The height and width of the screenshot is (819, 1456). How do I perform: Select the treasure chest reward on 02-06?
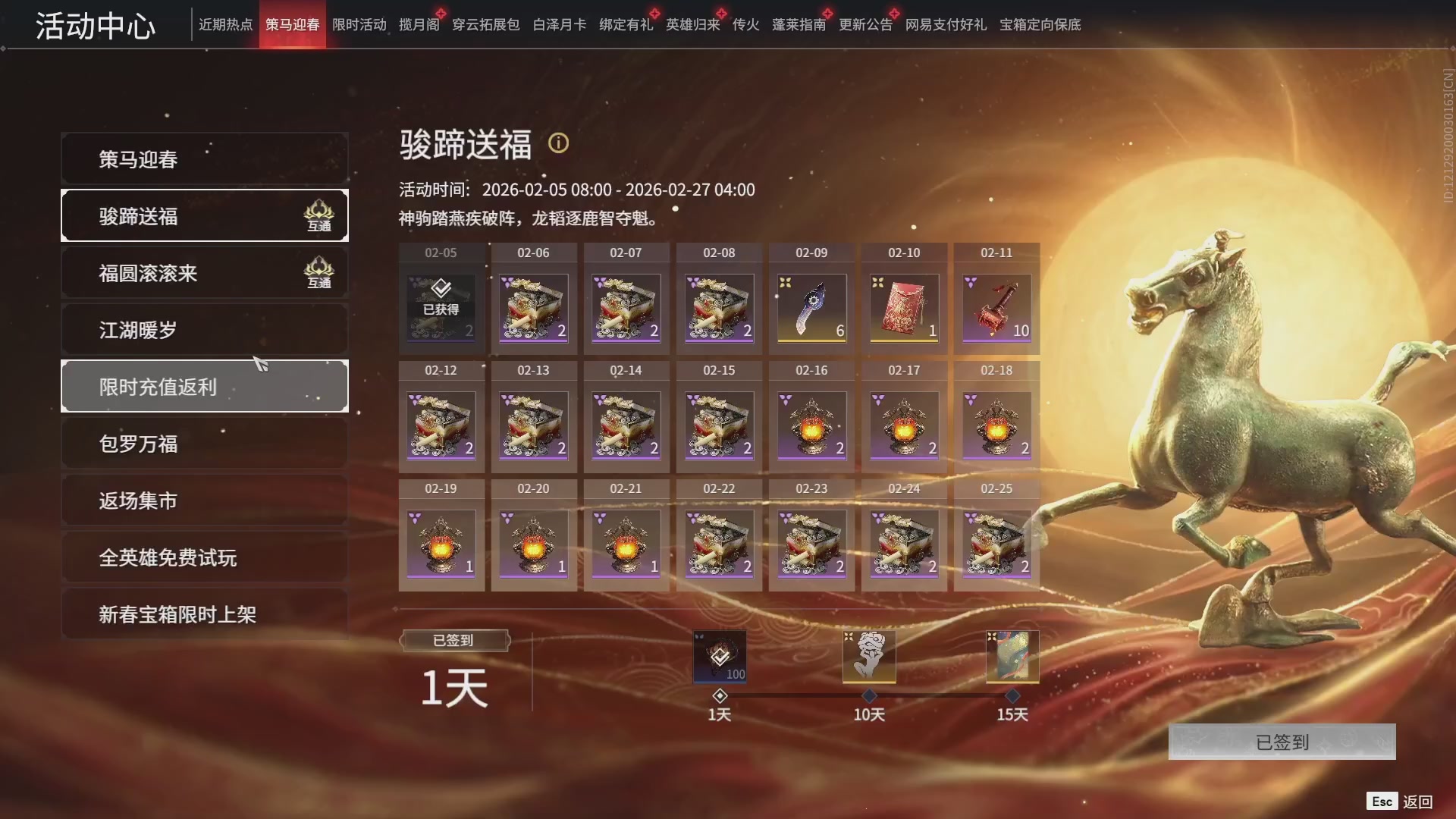pos(533,307)
